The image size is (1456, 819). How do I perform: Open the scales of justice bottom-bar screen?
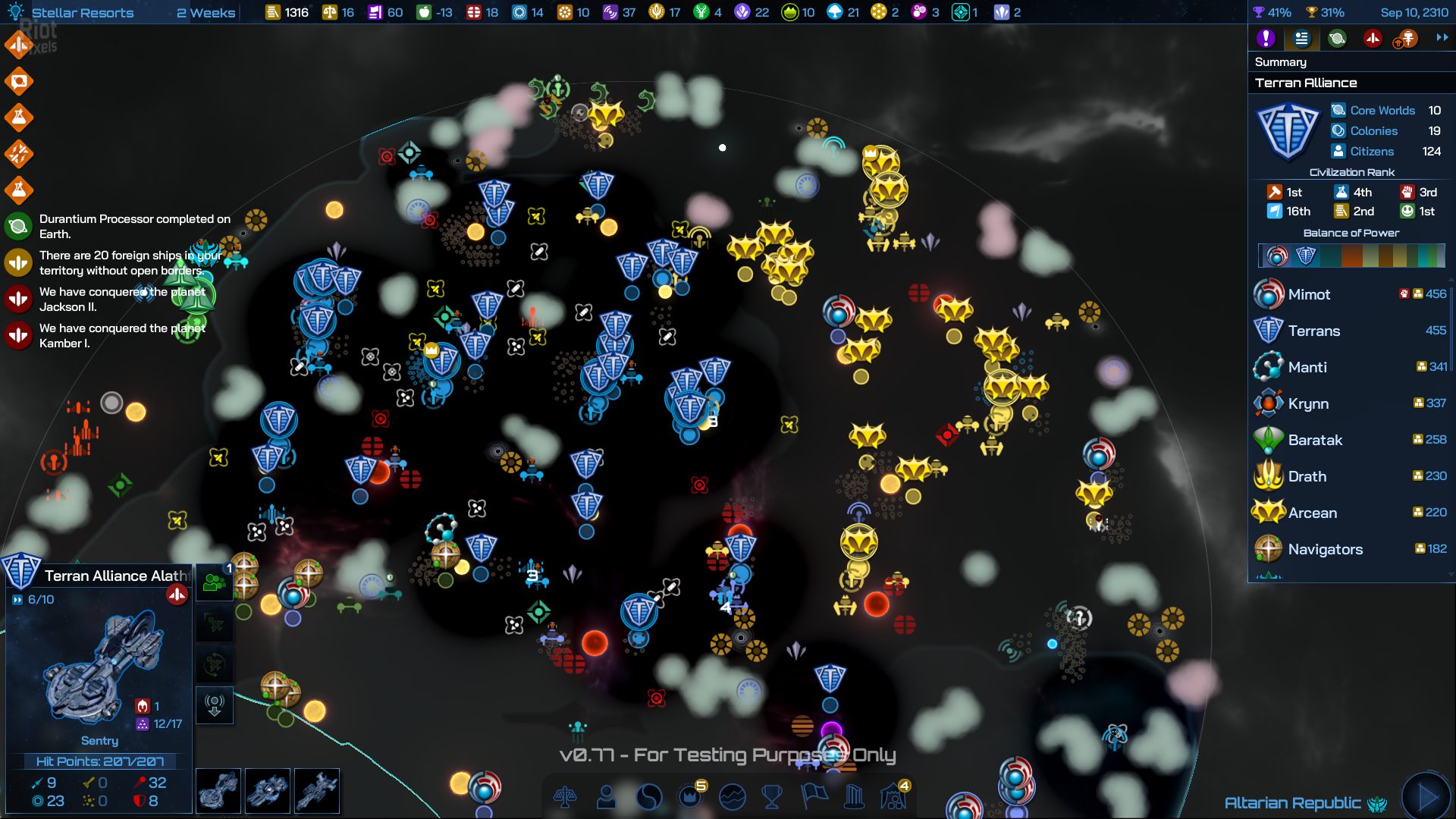(565, 797)
